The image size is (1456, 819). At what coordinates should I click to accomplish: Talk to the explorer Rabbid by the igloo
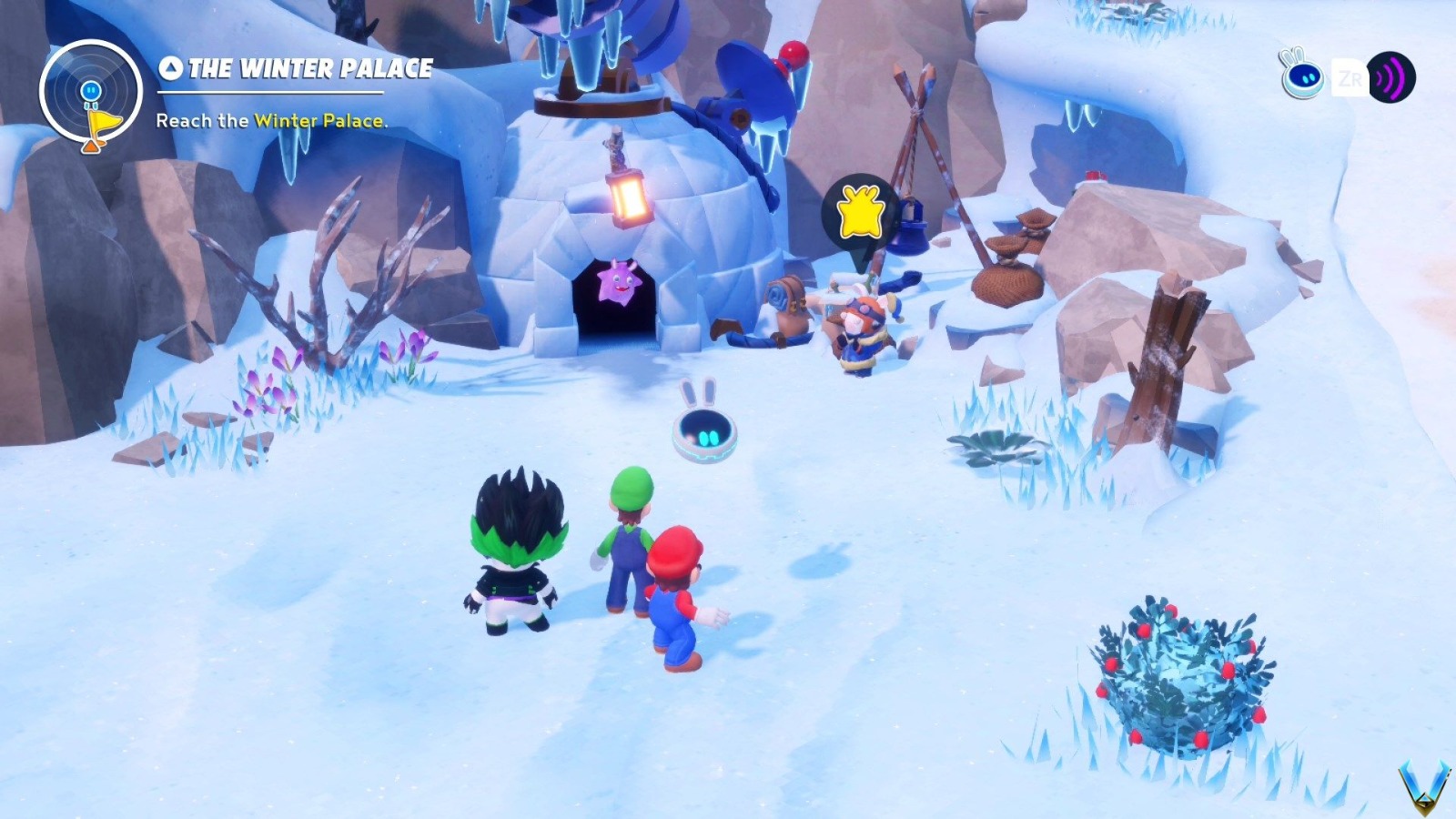point(860,328)
